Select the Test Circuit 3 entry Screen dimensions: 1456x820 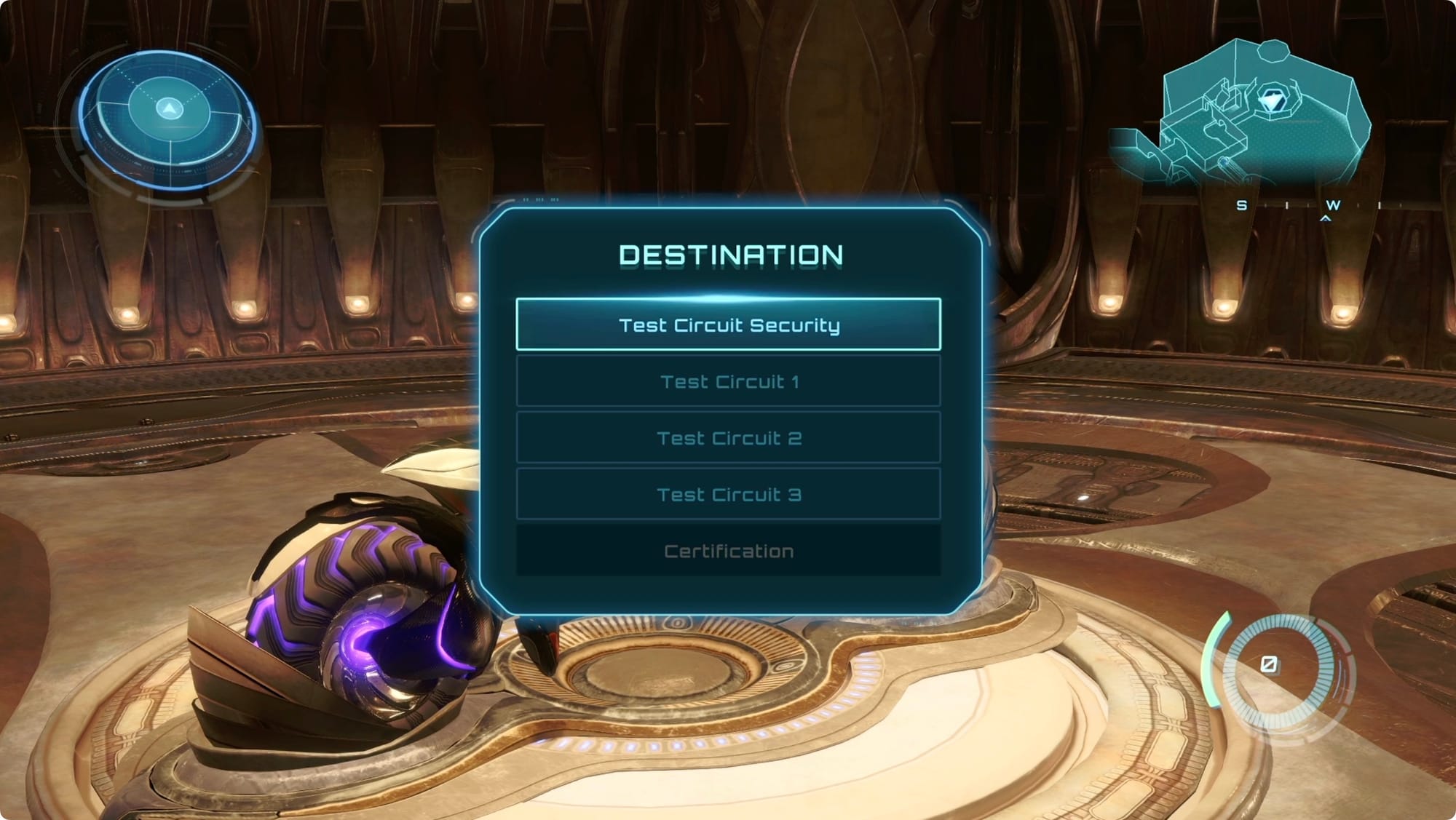coord(728,495)
